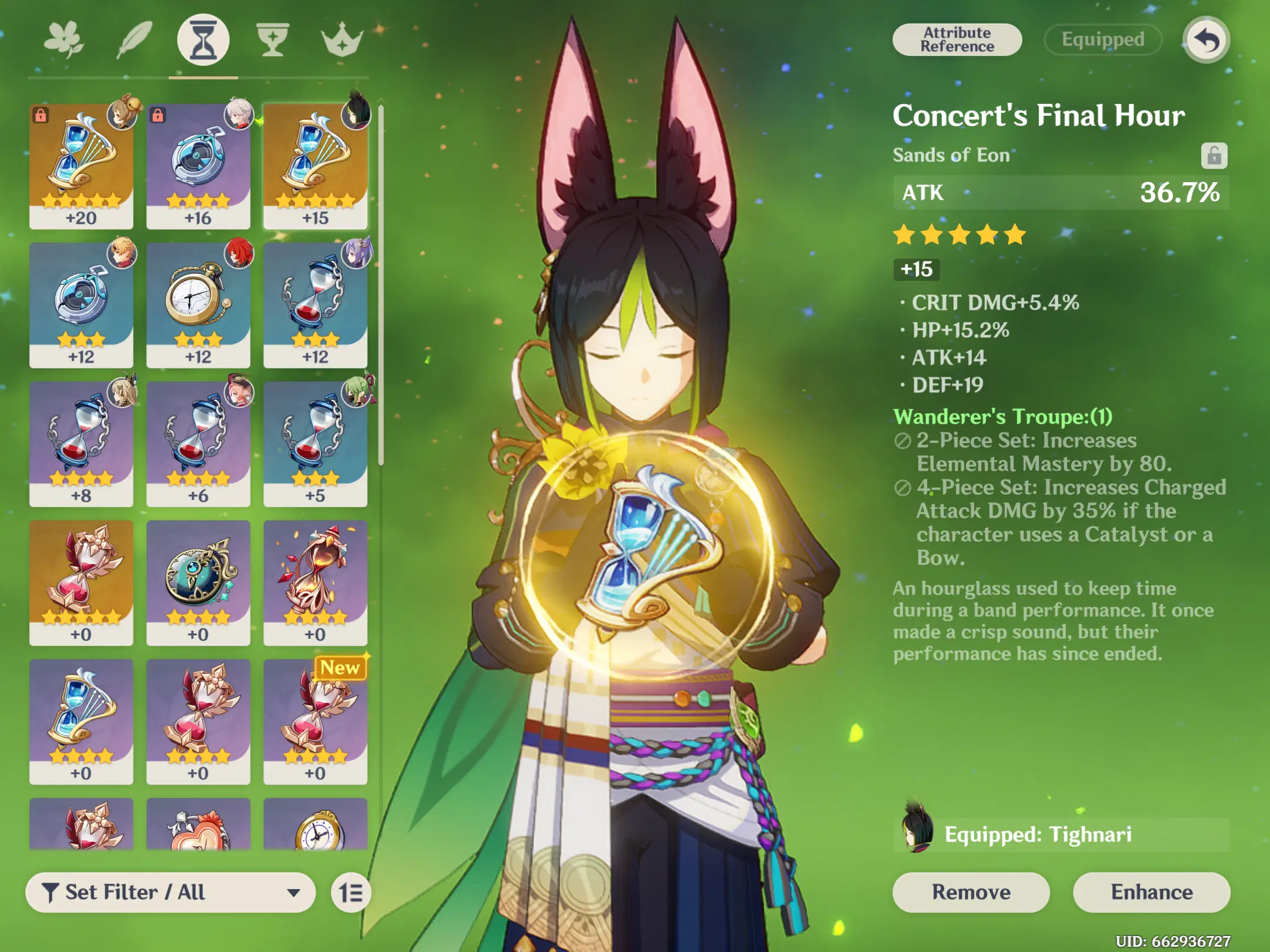Pick the +12 golden pocket watch artifact
Image resolution: width=1270 pixels, height=952 pixels.
[x=198, y=305]
